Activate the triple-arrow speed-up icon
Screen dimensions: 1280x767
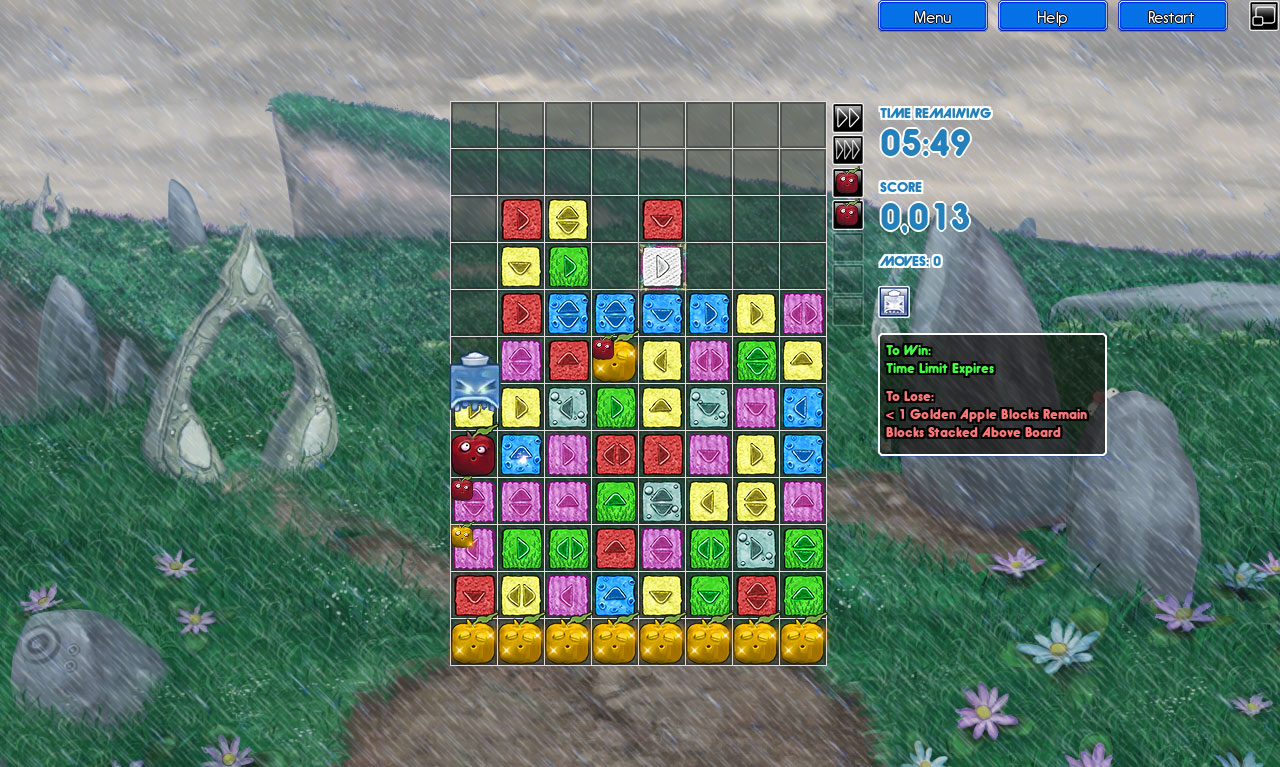847,148
